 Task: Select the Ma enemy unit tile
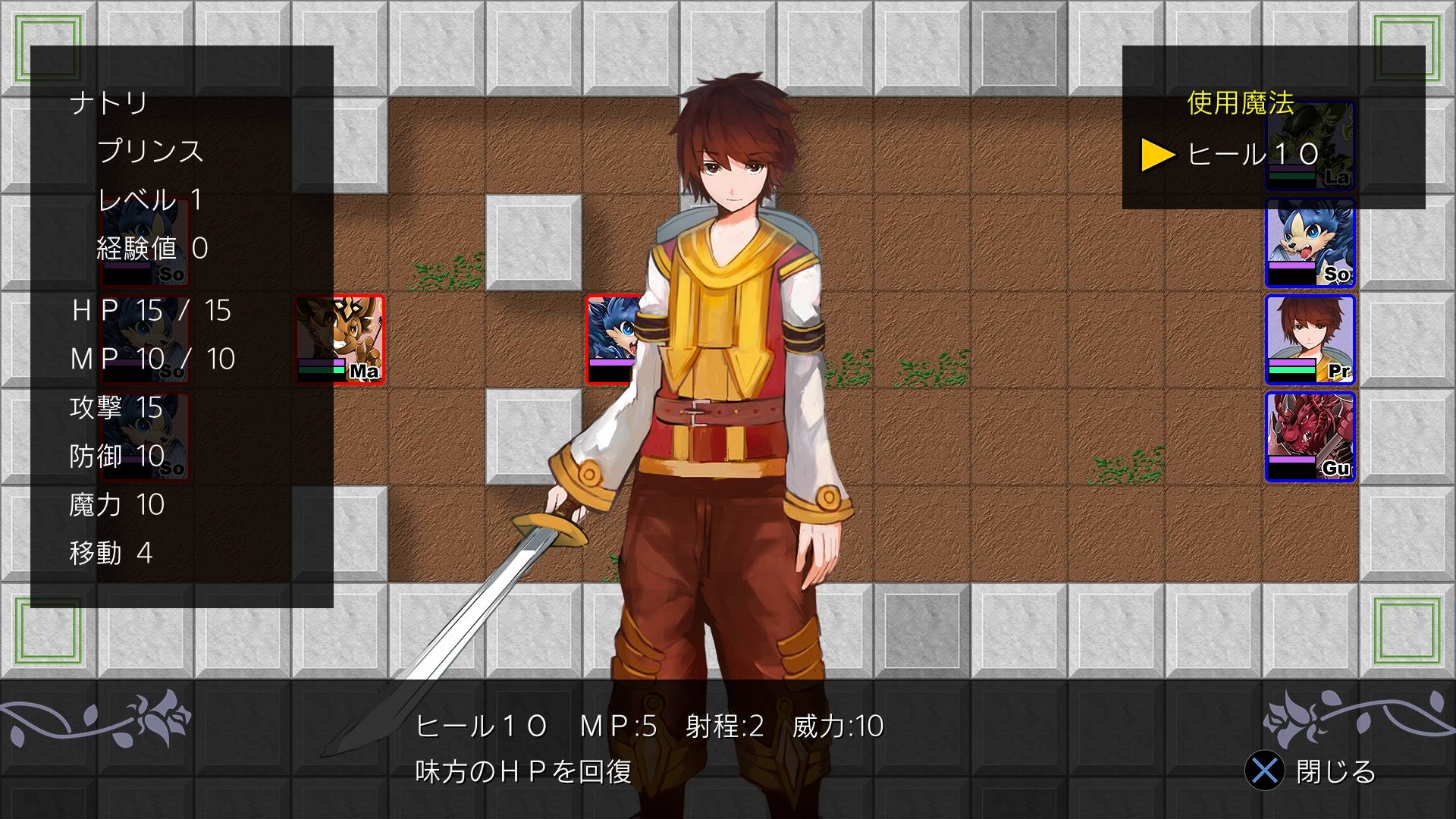coord(339,339)
